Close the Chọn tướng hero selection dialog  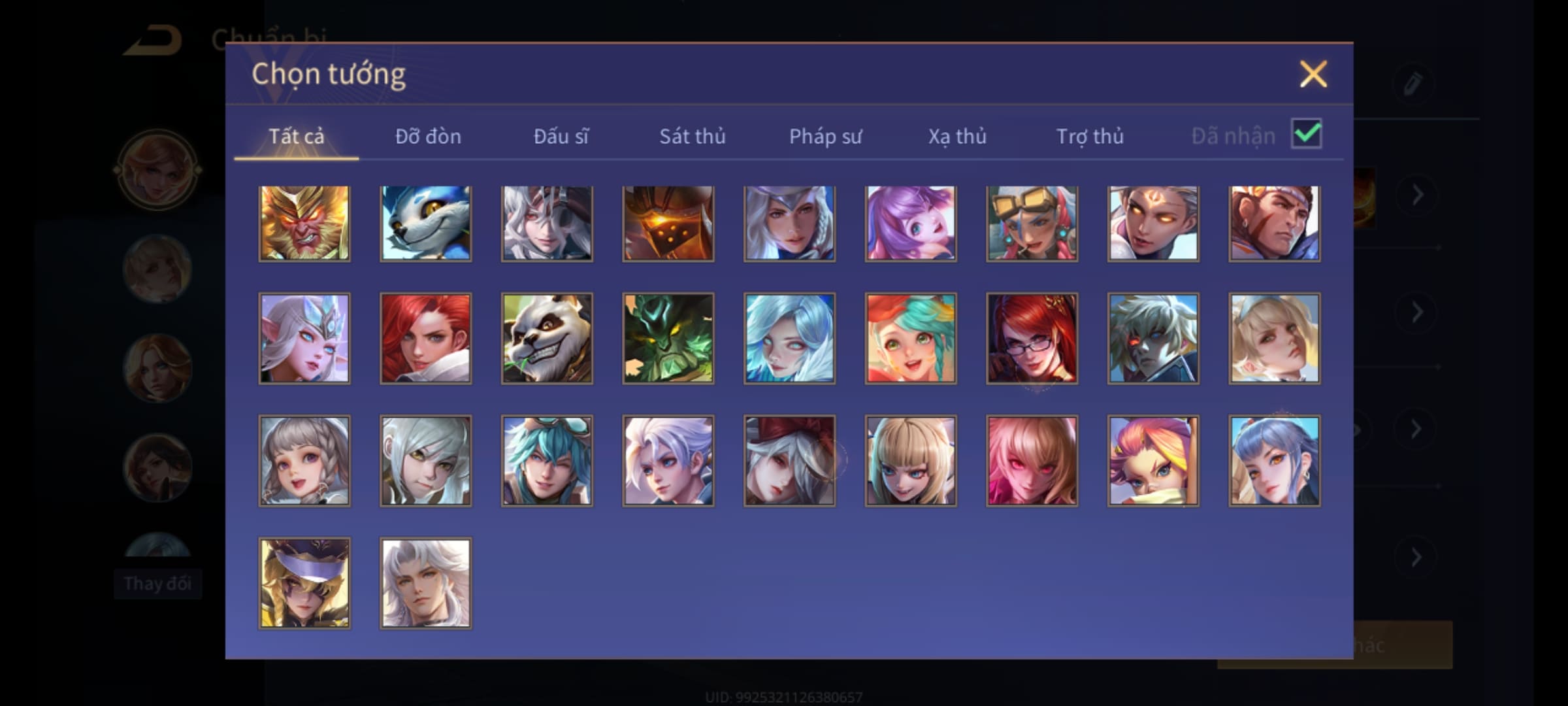coord(1313,74)
